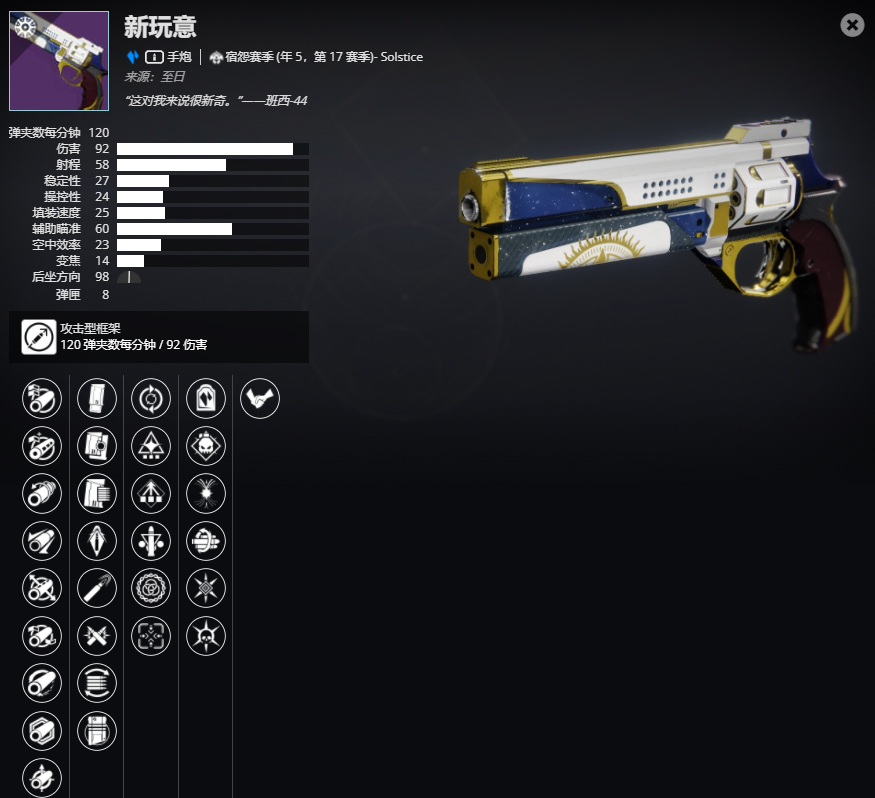Pick the single sparking bullet perk
The width and height of the screenshot is (875, 798).
97,588
